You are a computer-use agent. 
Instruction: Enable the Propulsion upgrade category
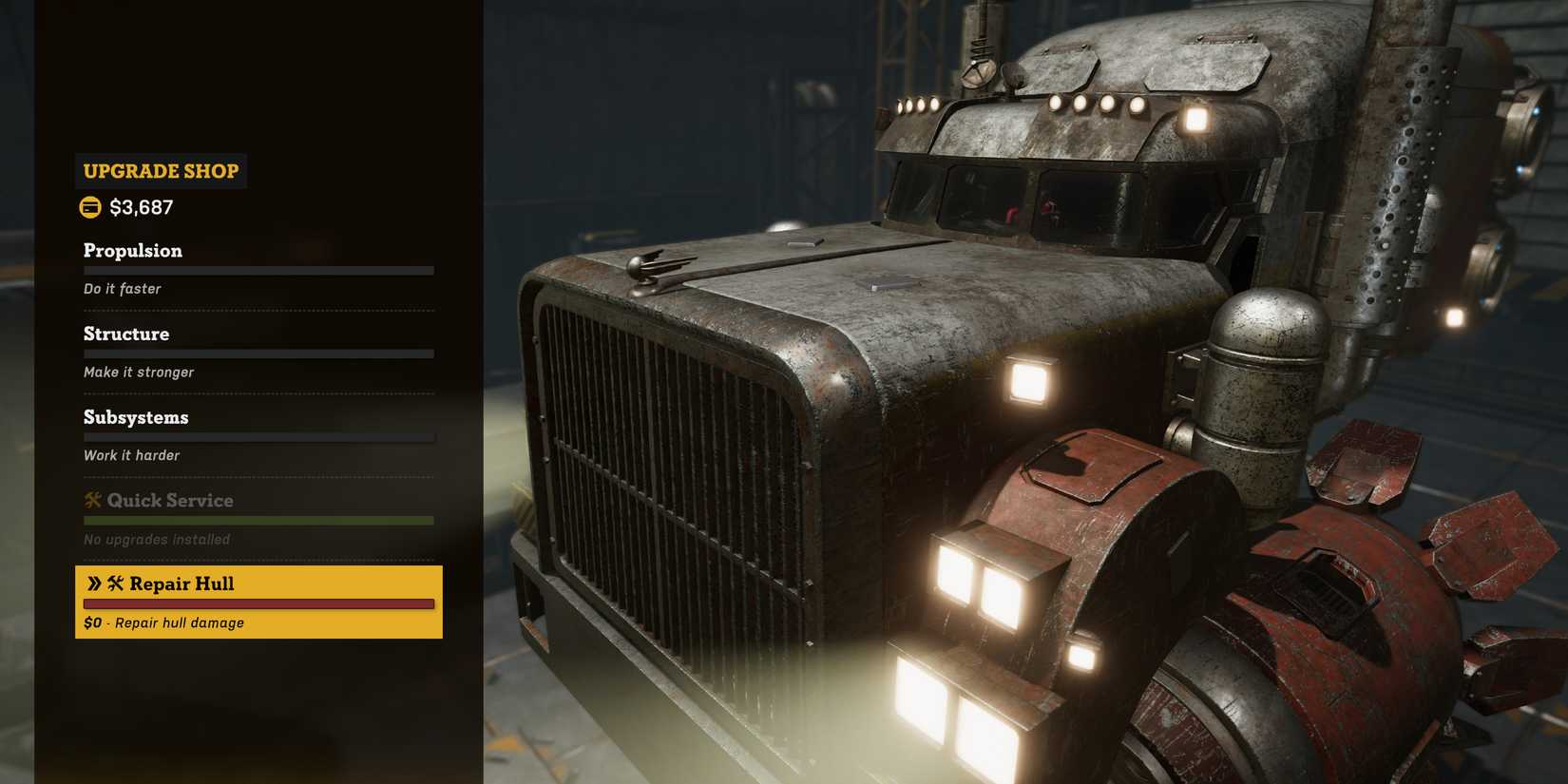pos(132,250)
